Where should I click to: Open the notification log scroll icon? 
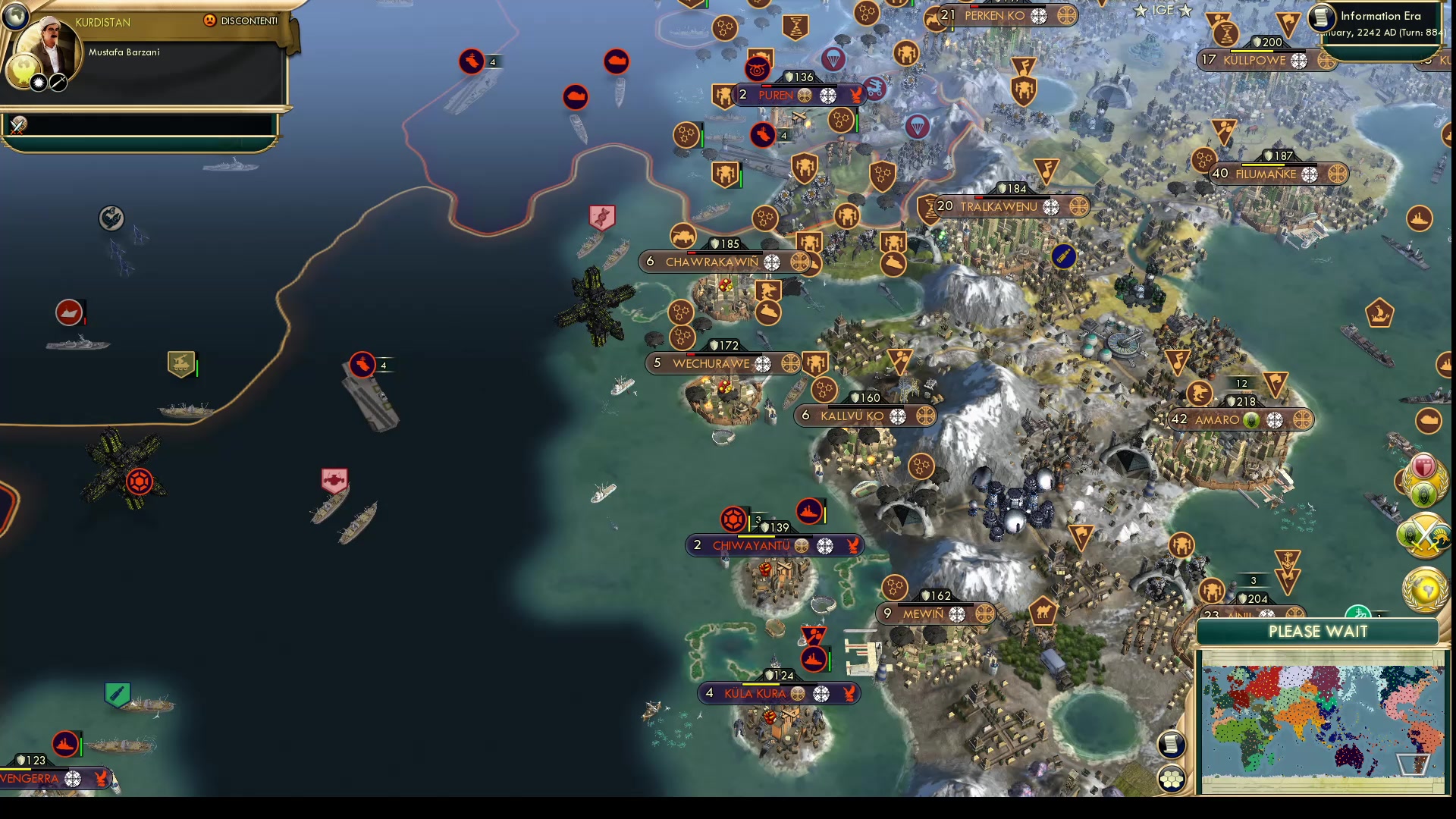click(1172, 743)
